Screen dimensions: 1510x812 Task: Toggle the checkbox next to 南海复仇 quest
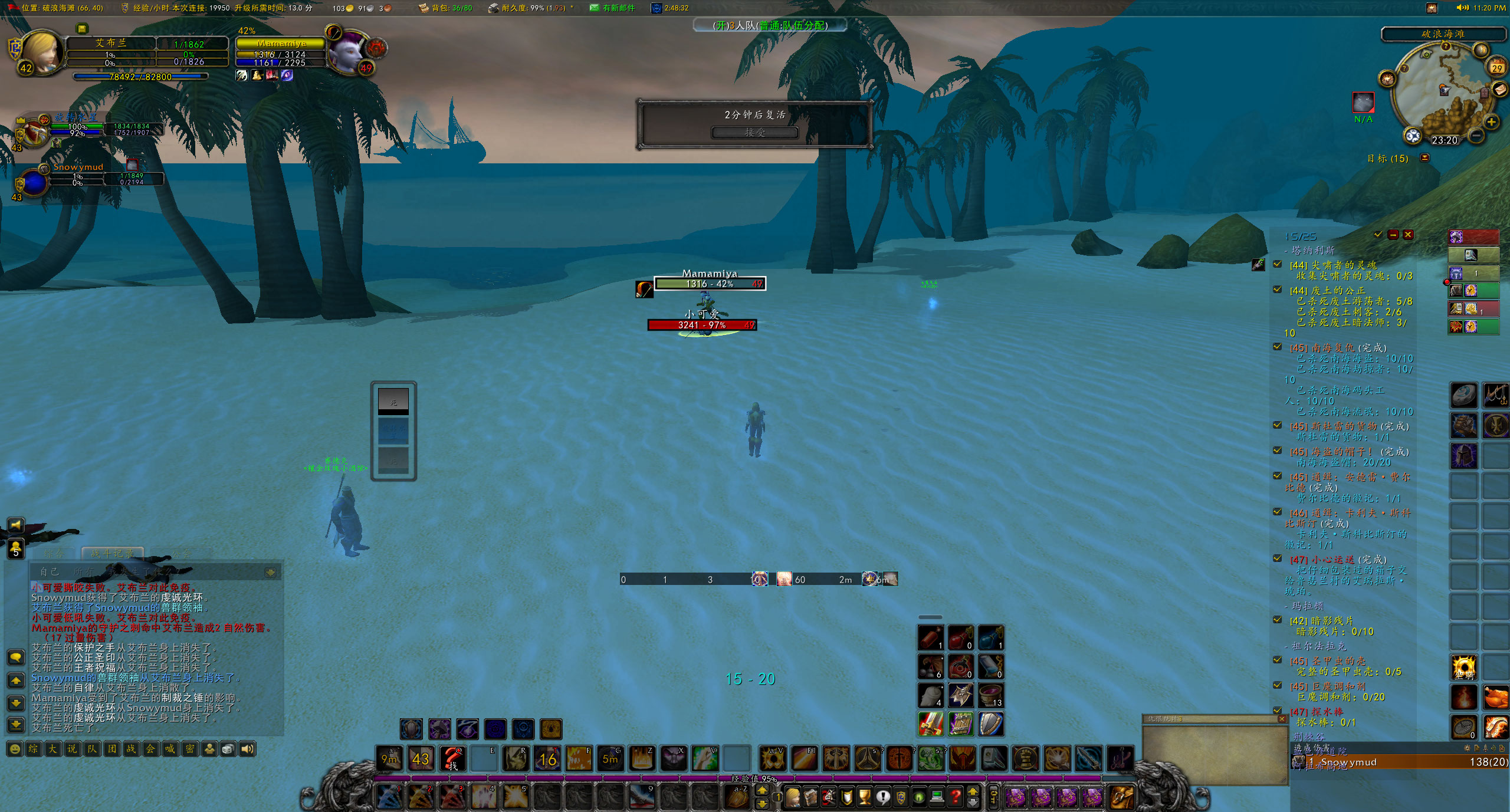(1277, 347)
